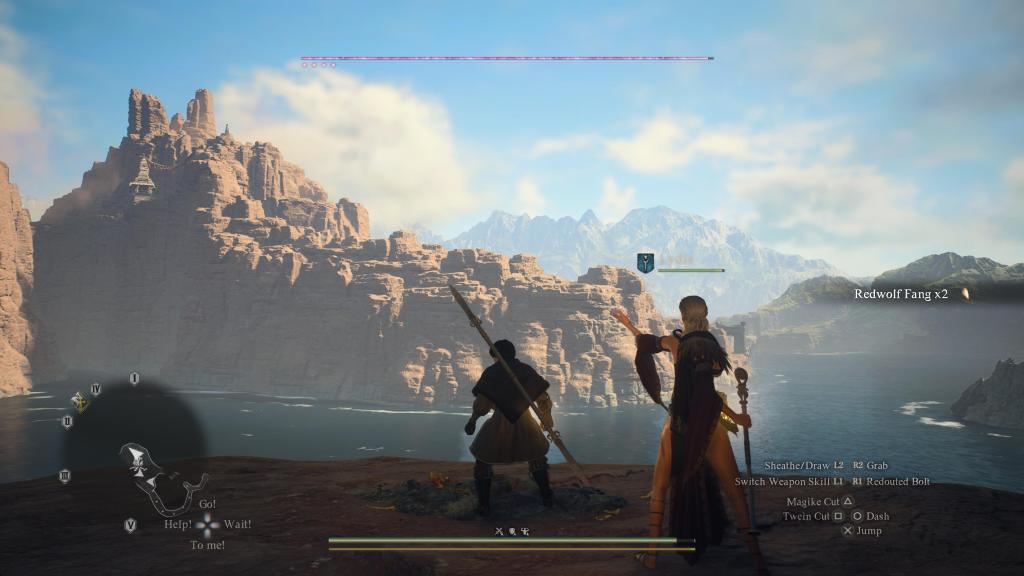Select minimap marker II
This screenshot has width=1024, height=576.
click(67, 421)
